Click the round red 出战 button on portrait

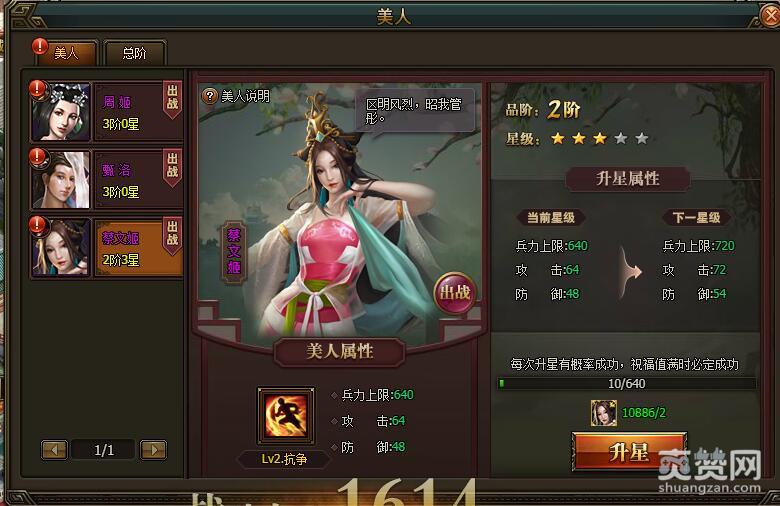(x=454, y=293)
